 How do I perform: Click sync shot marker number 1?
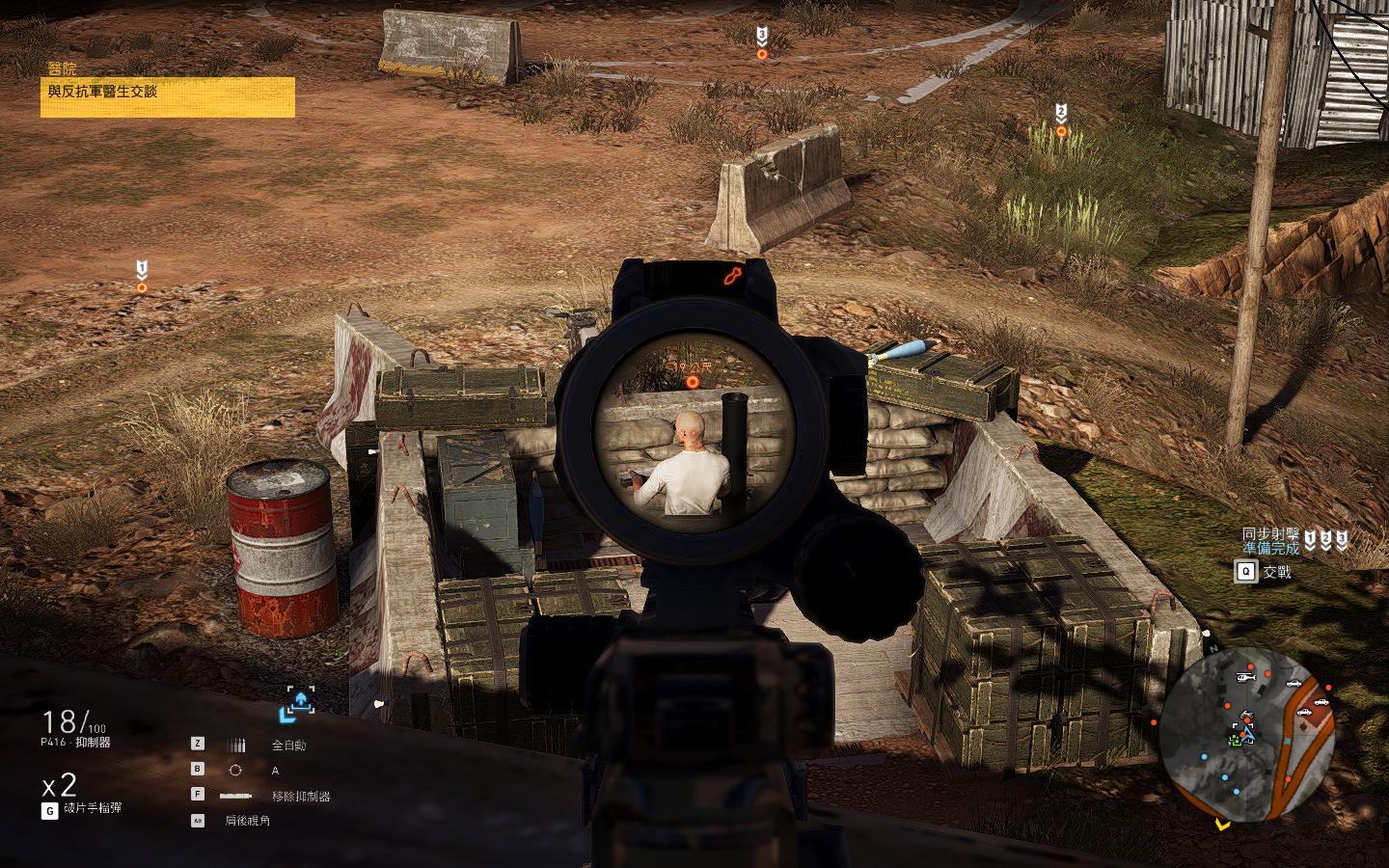click(142, 277)
